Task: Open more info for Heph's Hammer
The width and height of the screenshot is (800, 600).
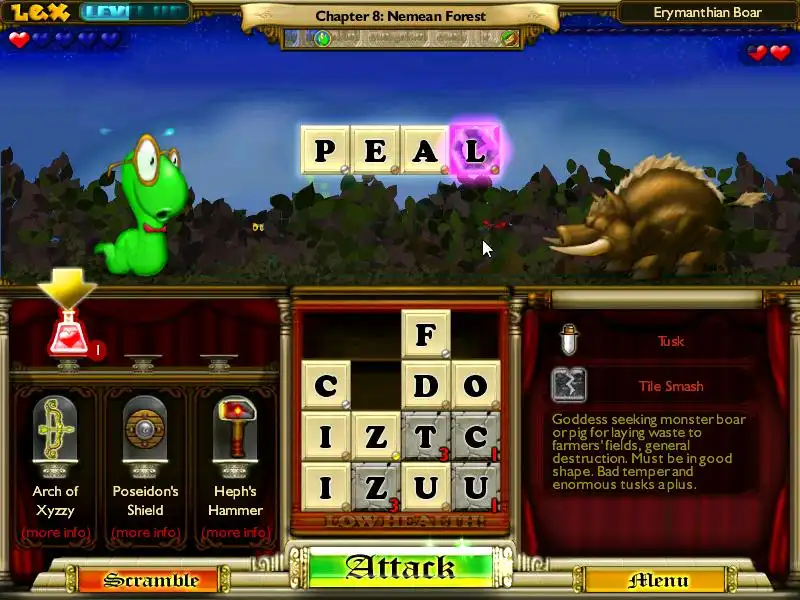Action: tap(235, 532)
